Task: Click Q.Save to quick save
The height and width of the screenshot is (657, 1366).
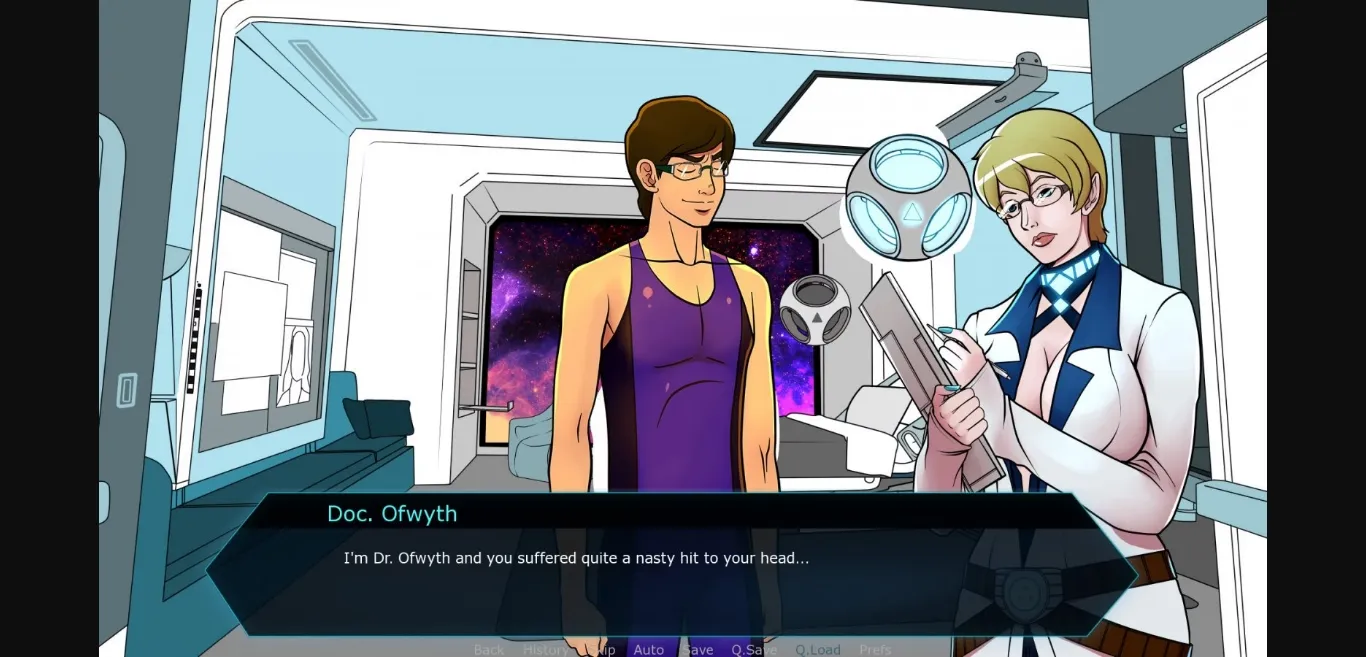Action: pos(754,650)
